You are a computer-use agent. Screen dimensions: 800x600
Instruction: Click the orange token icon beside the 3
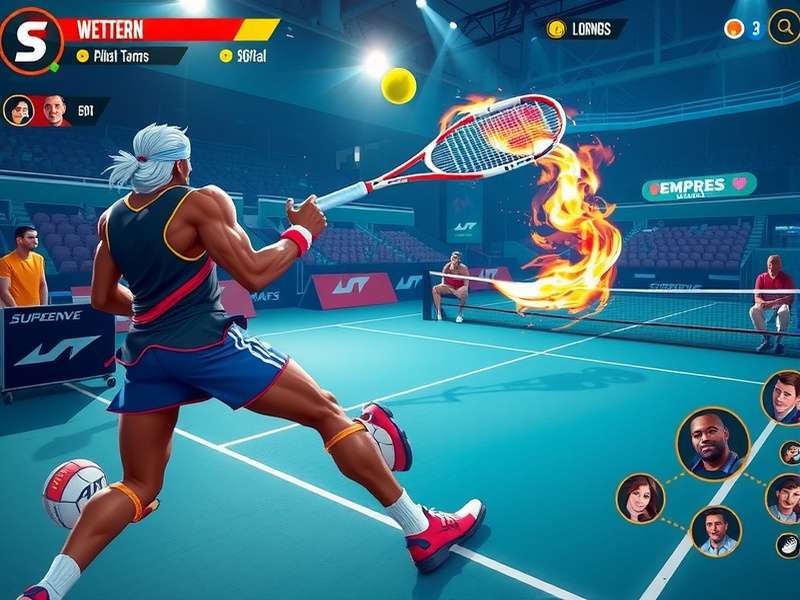(734, 29)
